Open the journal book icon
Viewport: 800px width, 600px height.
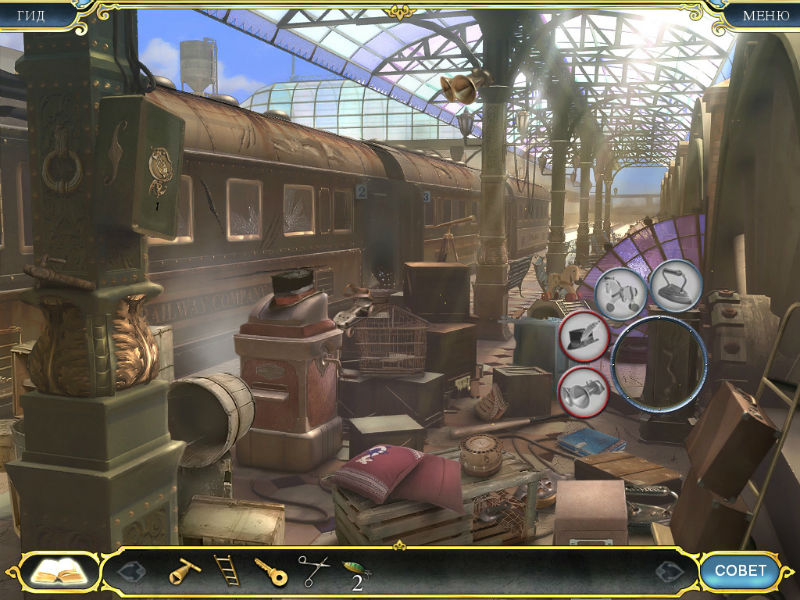59,572
